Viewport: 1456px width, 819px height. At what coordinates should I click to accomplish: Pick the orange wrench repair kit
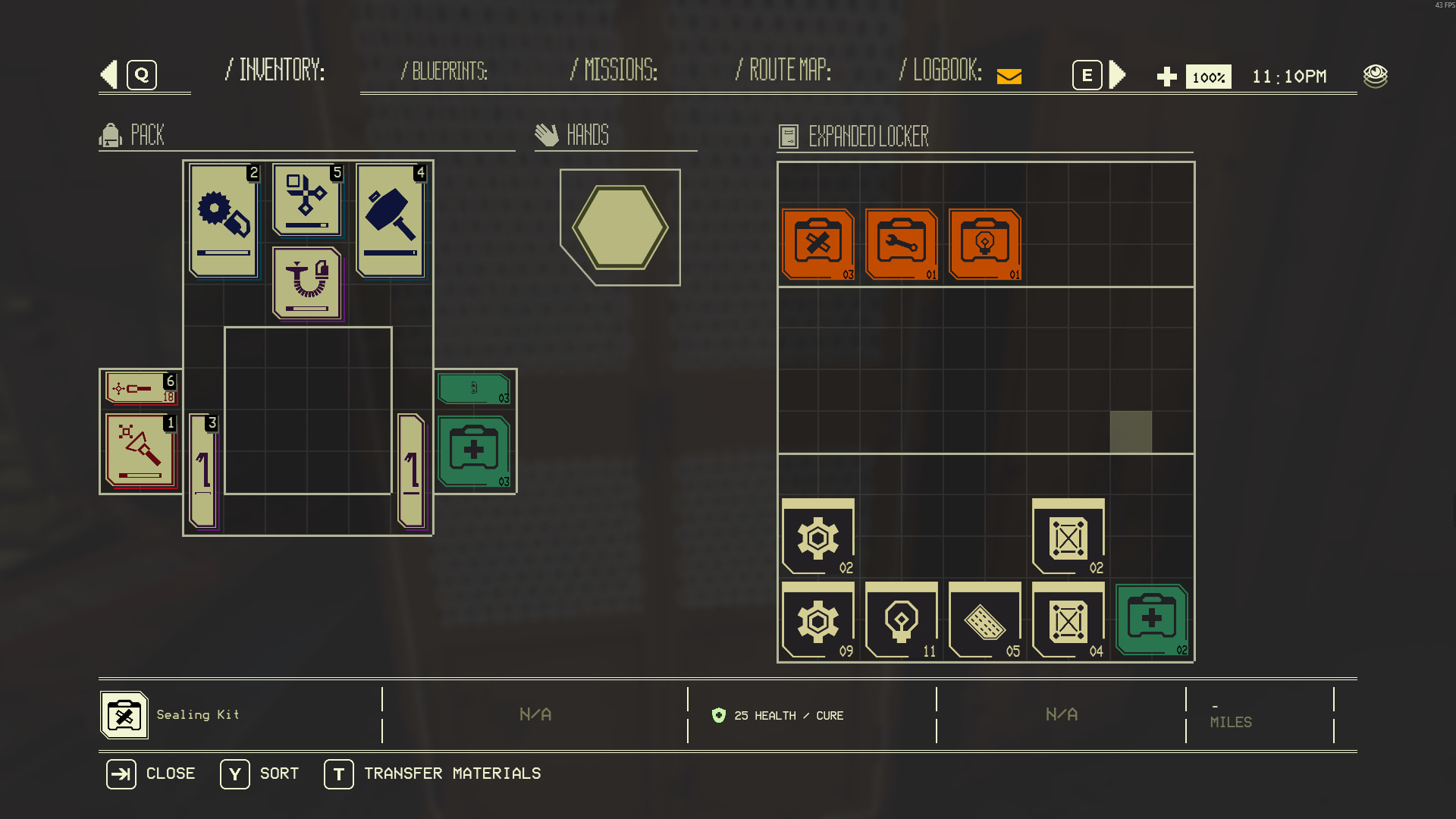coord(902,244)
